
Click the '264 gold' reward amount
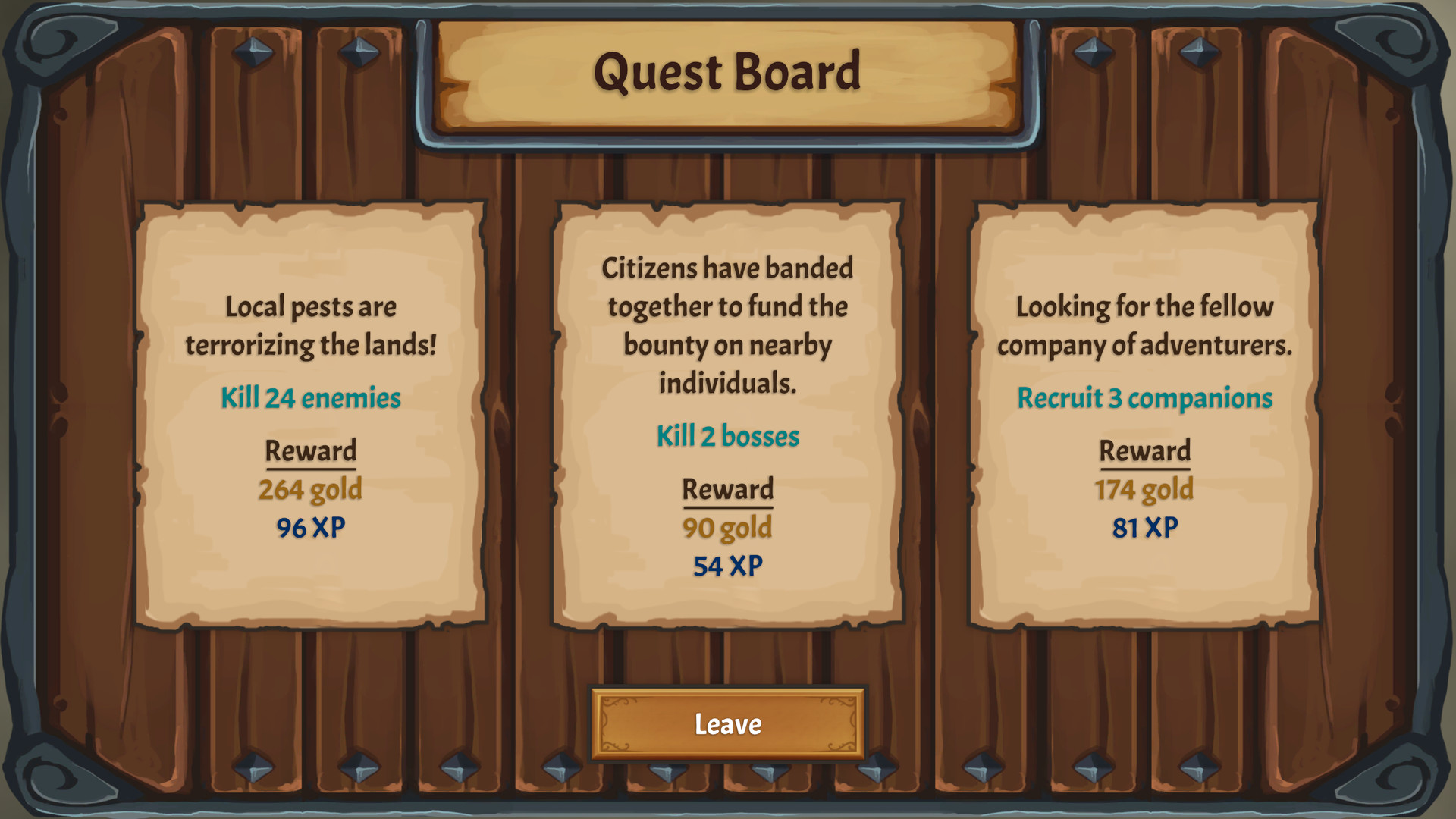coord(310,490)
